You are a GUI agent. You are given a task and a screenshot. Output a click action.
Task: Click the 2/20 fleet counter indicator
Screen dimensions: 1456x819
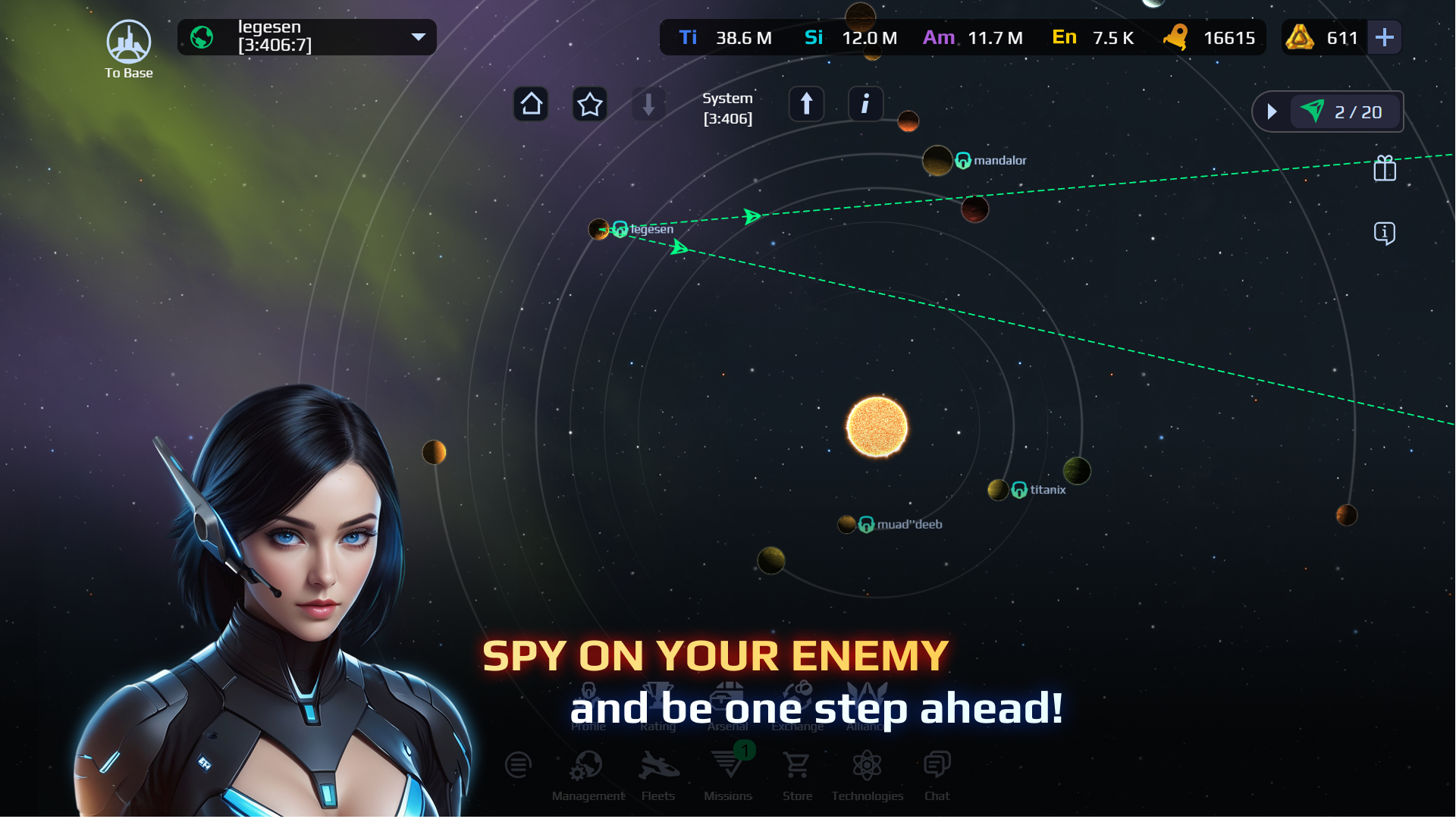tap(1346, 111)
